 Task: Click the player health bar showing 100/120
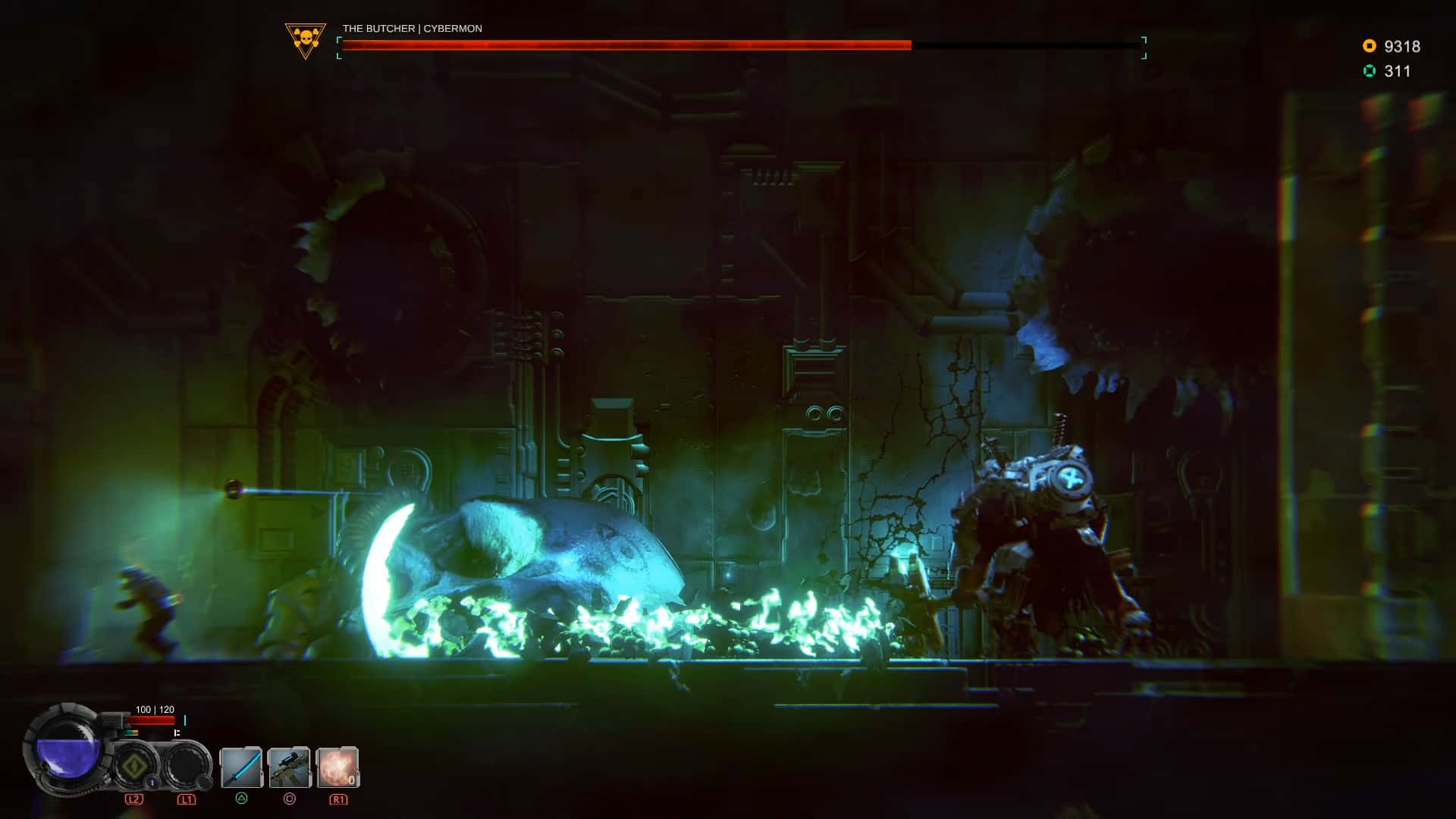tap(151, 719)
